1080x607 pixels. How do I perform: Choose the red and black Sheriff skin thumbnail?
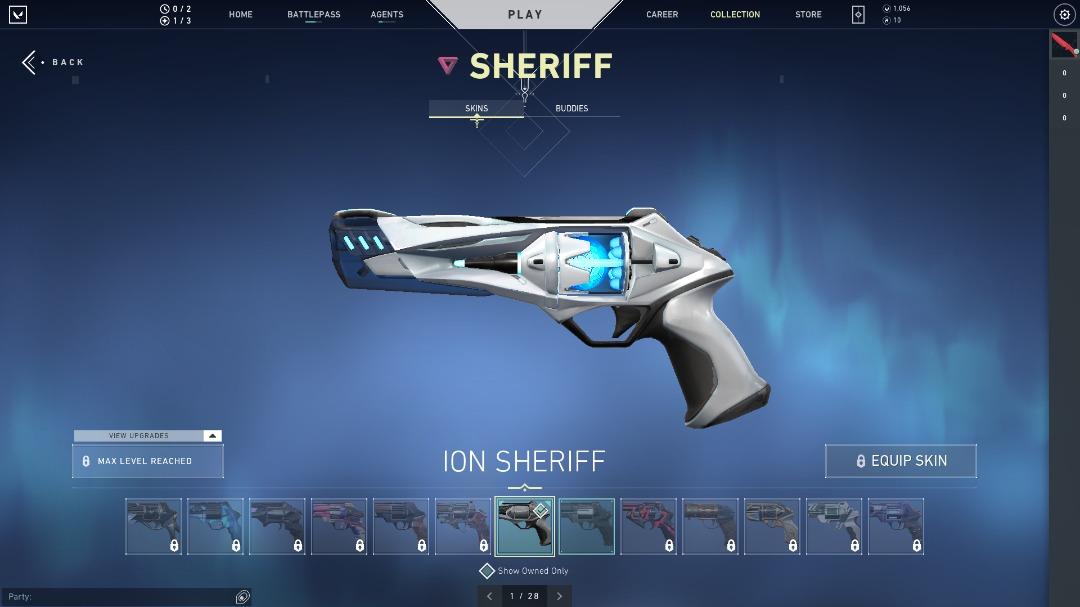[x=649, y=526]
